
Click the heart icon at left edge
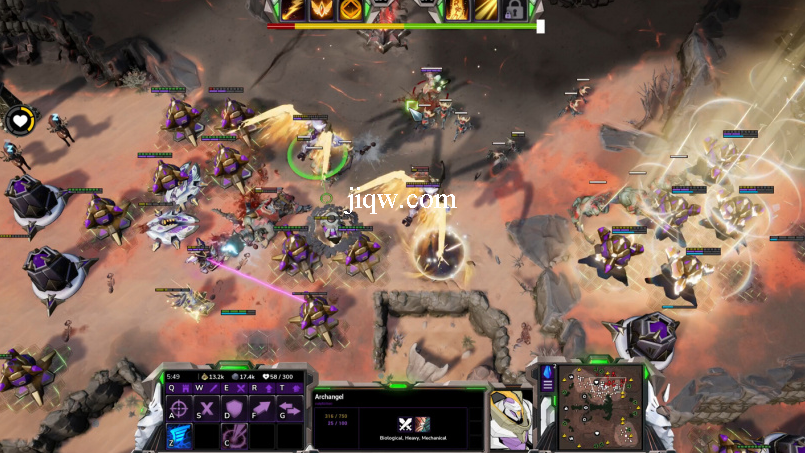(x=19, y=121)
